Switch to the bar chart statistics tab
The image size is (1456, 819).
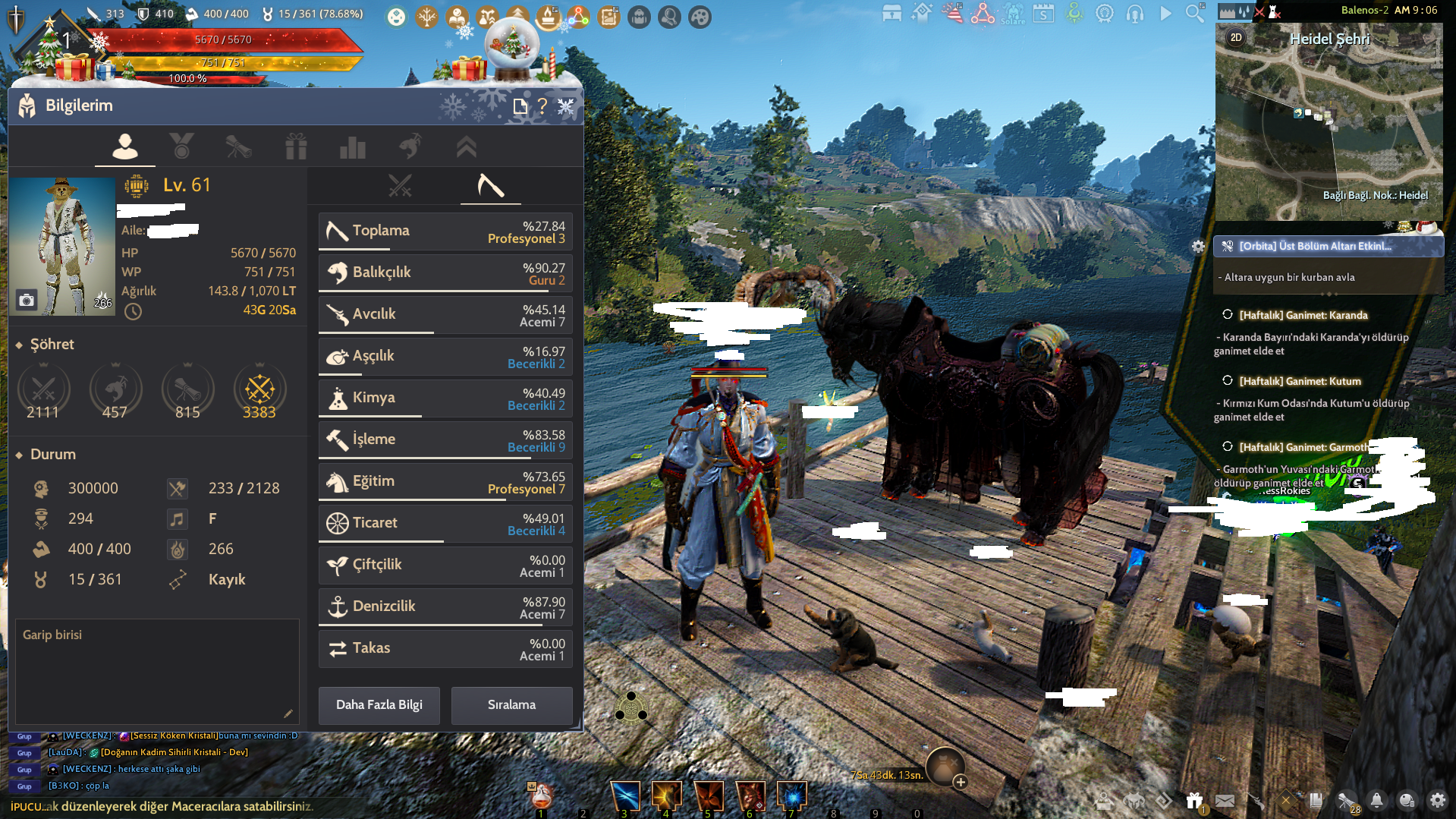[x=353, y=146]
